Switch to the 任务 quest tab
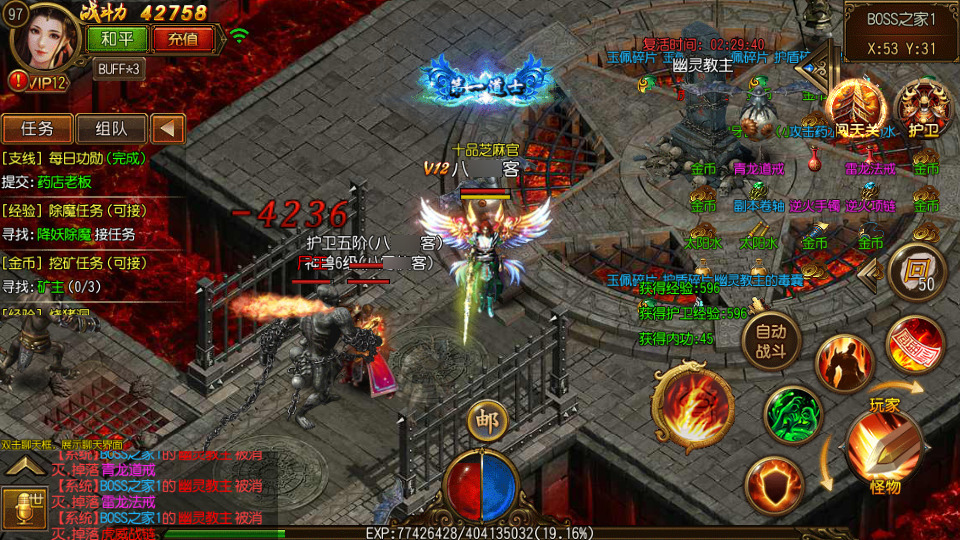The width and height of the screenshot is (960, 540). click(37, 128)
